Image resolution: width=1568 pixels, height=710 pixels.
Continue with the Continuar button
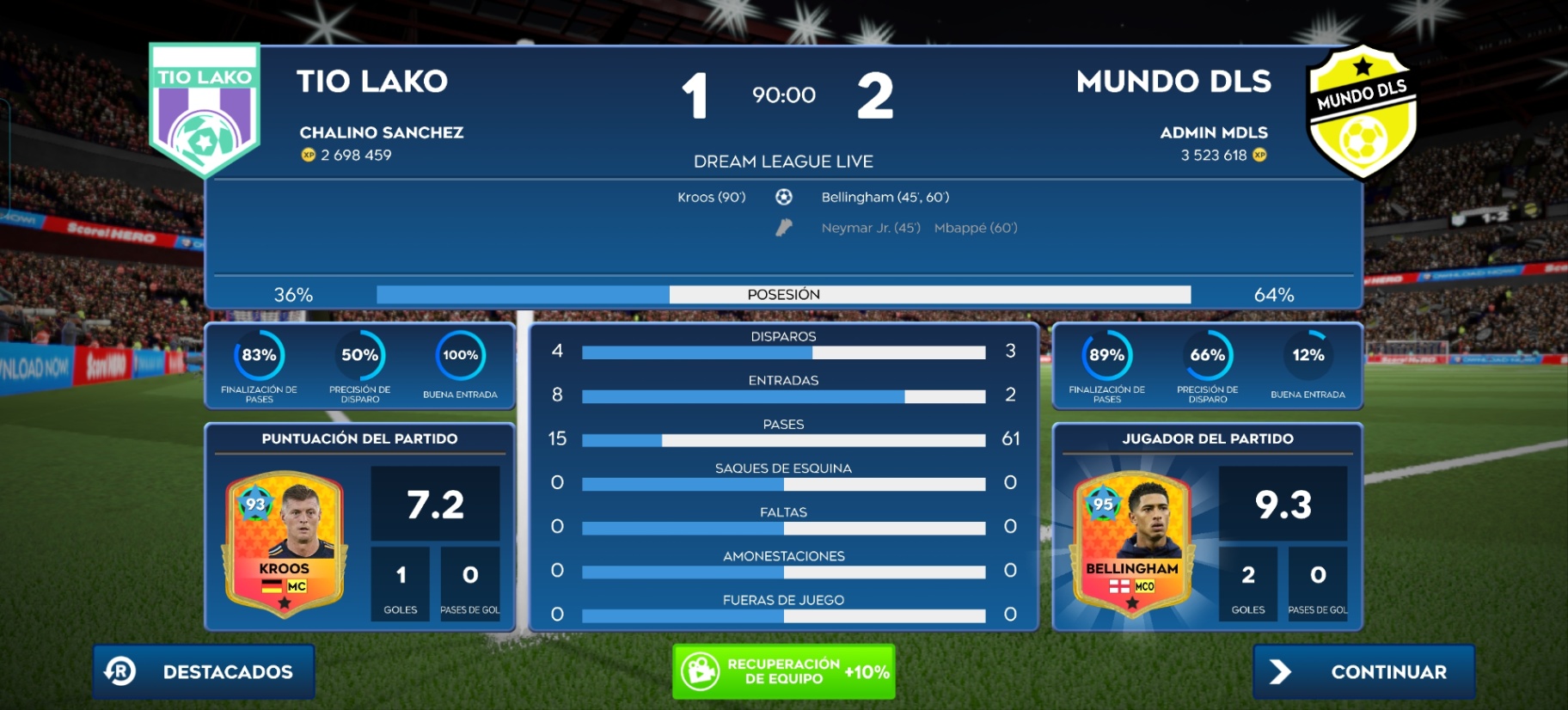click(1363, 671)
